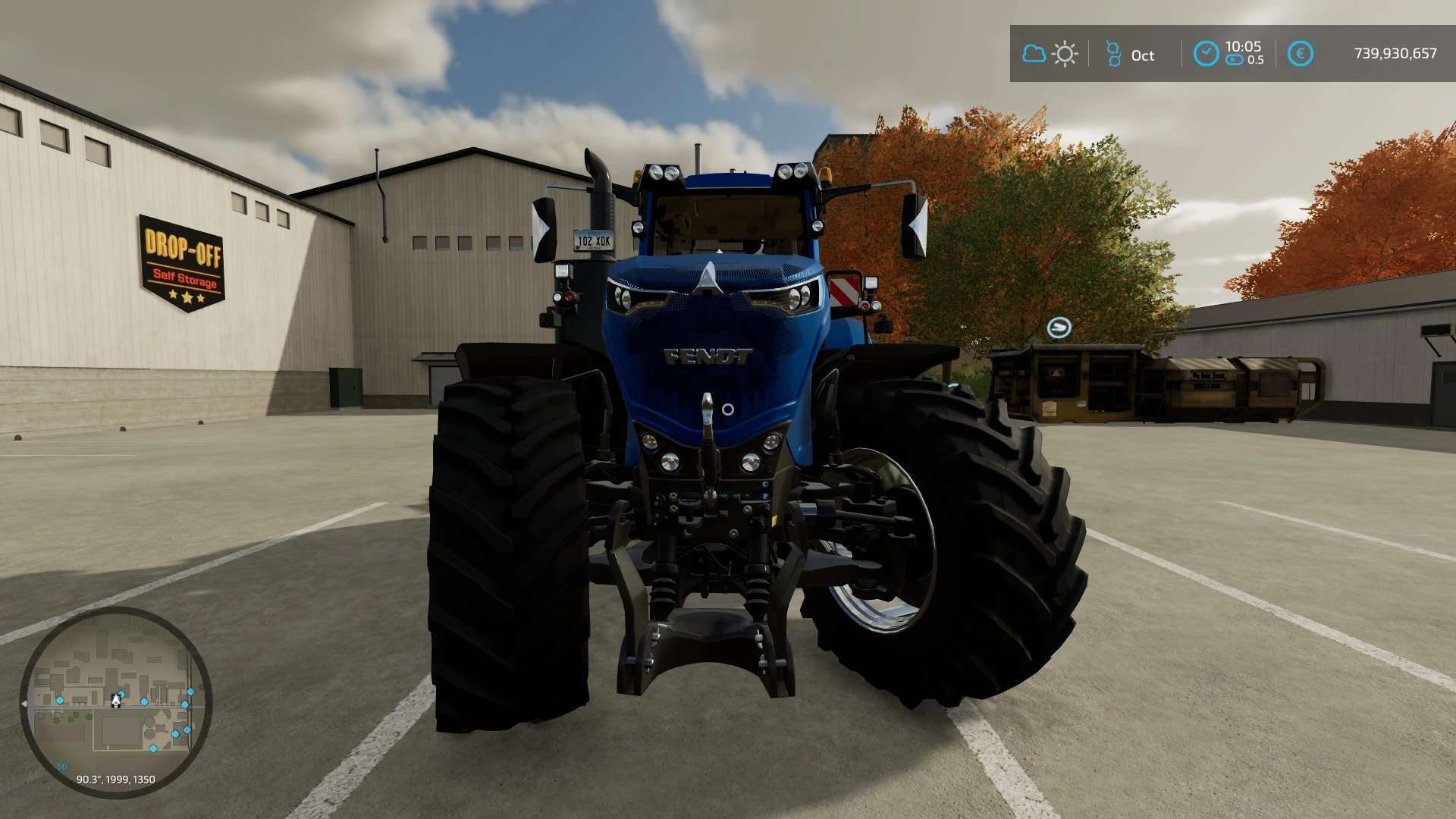Click the circular minimap
The image size is (1456, 819).
(116, 701)
